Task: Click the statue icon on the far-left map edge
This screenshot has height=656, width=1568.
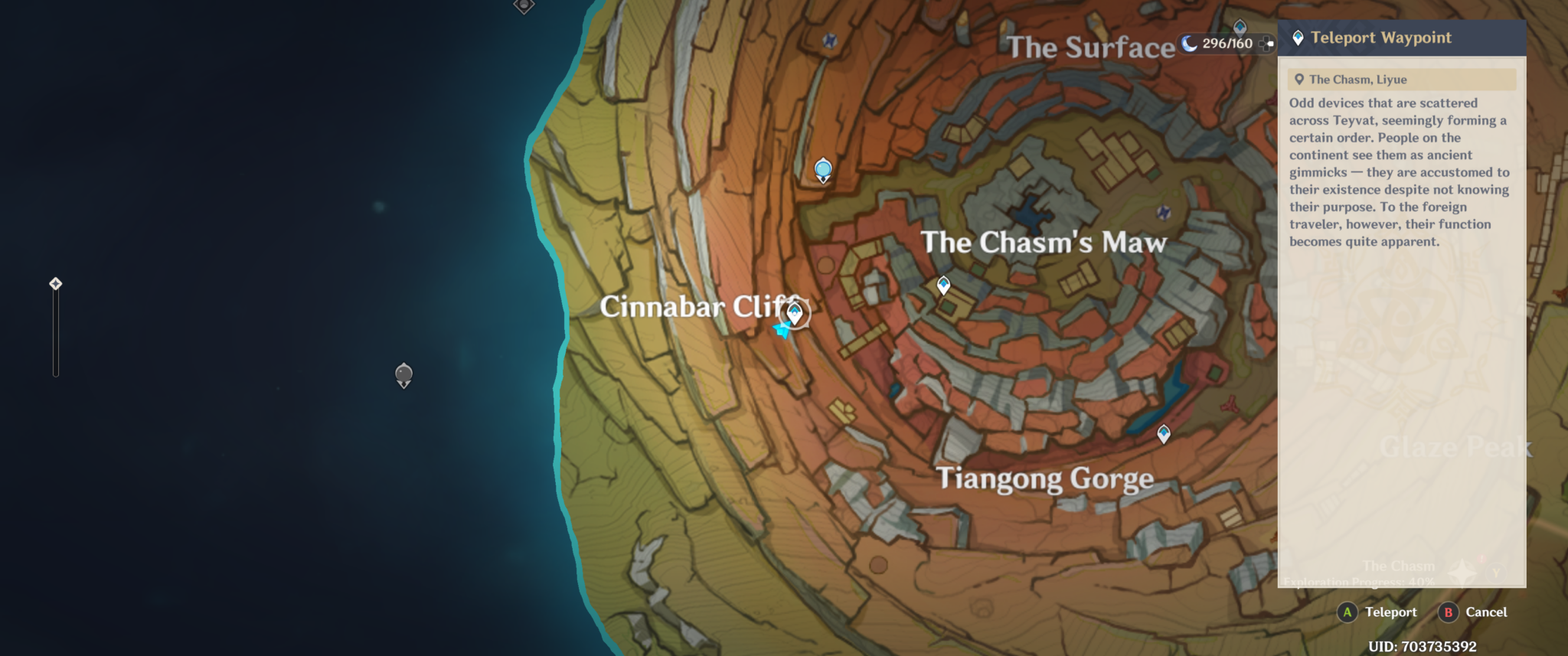Action: pos(55,282)
